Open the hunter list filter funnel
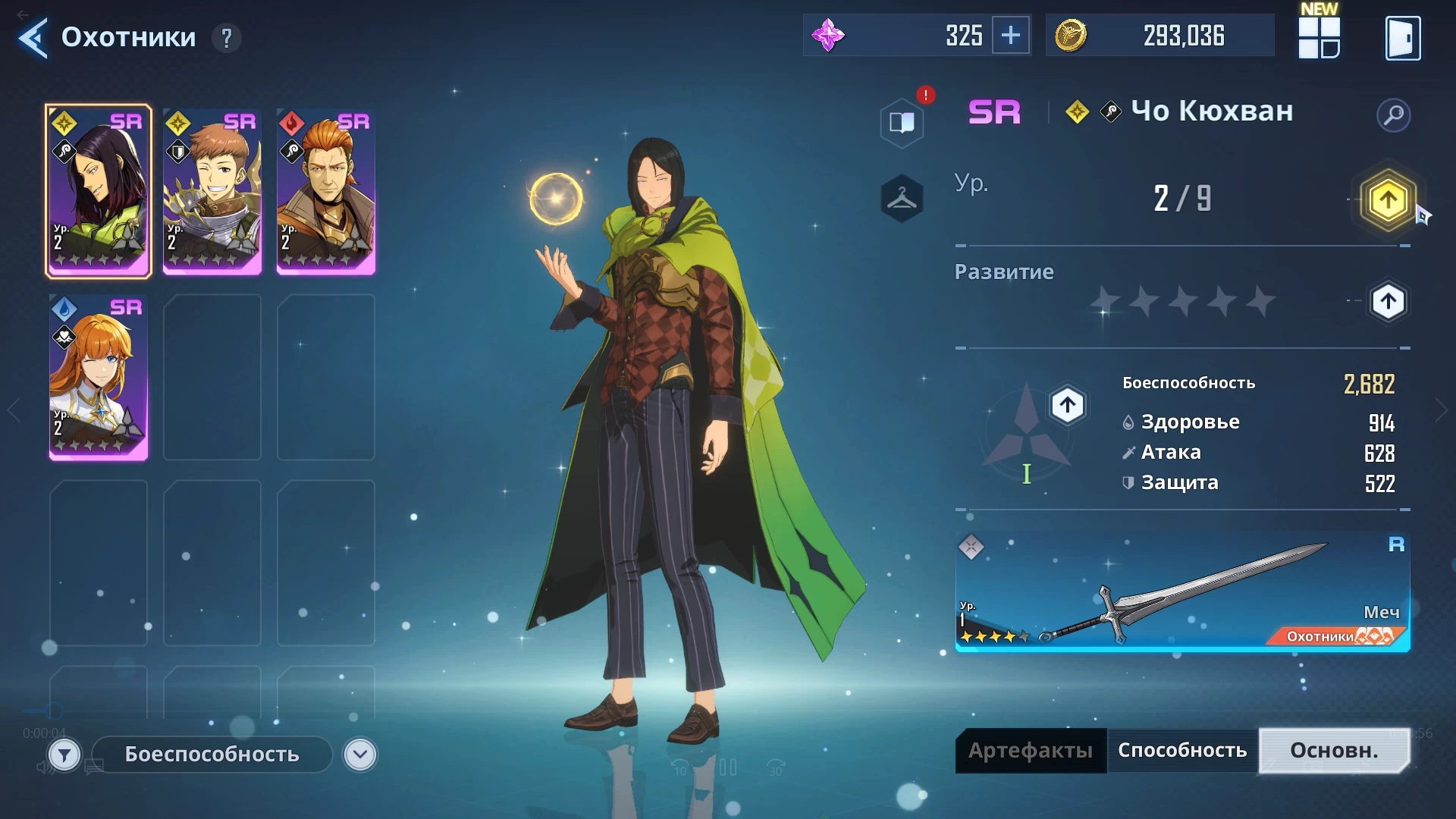This screenshot has width=1456, height=819. click(x=64, y=755)
